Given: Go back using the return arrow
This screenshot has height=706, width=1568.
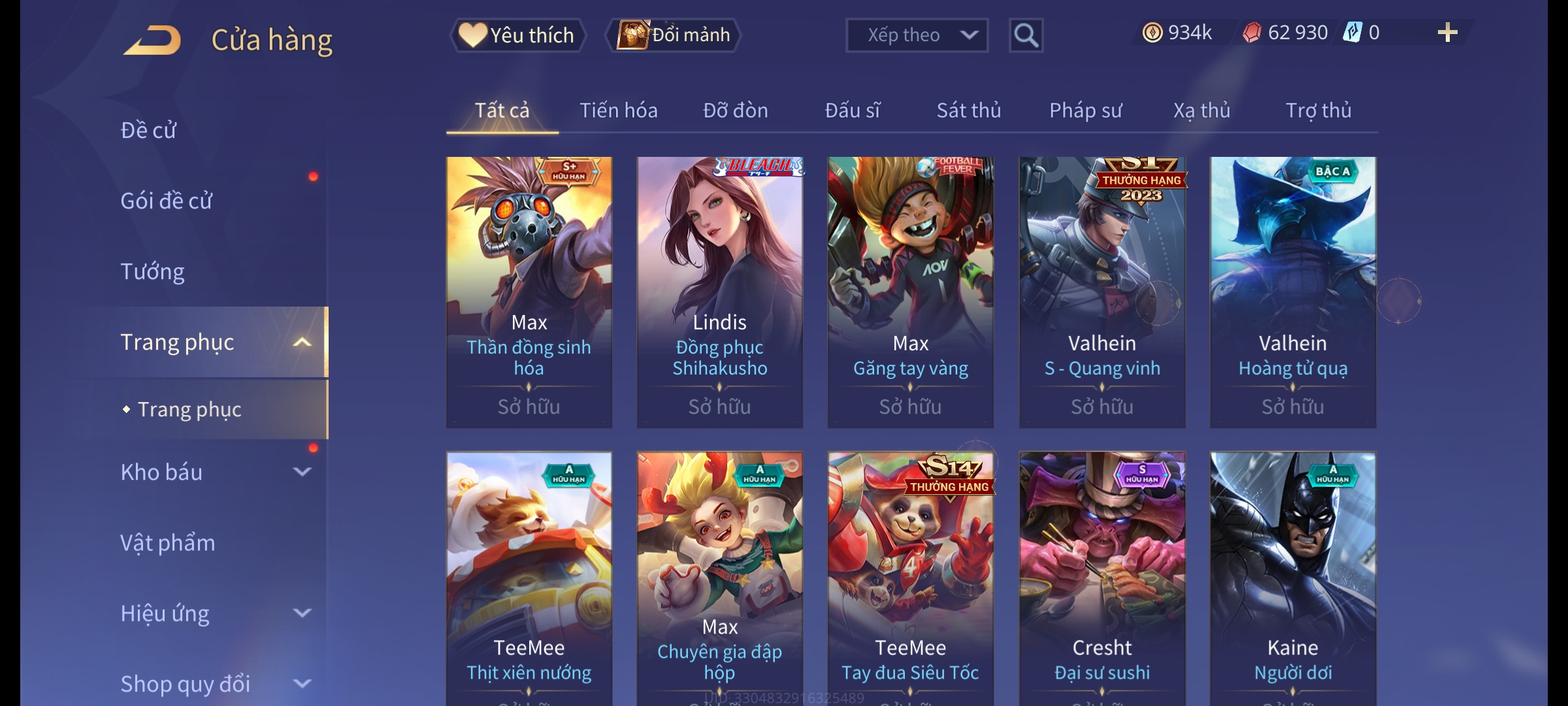Looking at the screenshot, I should (x=152, y=40).
